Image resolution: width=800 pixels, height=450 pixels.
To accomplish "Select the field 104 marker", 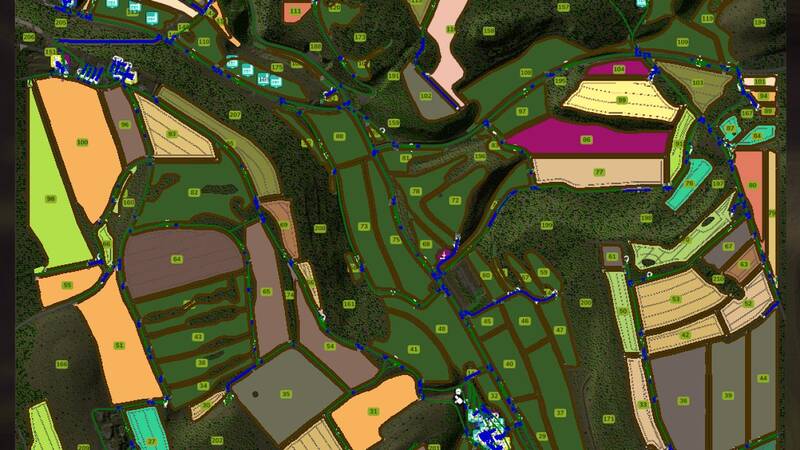I will (x=619, y=69).
